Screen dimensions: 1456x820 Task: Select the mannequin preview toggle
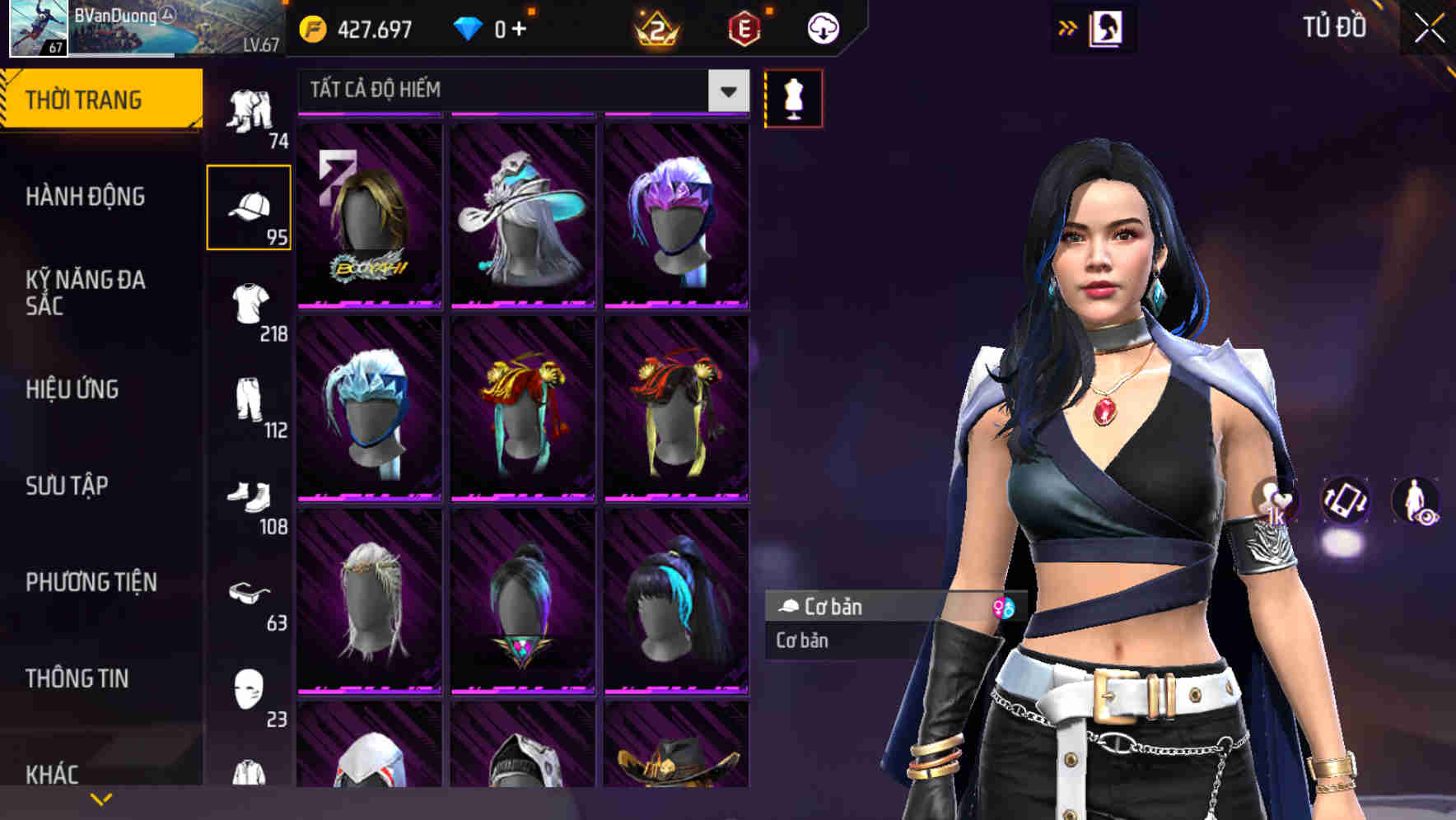(794, 97)
